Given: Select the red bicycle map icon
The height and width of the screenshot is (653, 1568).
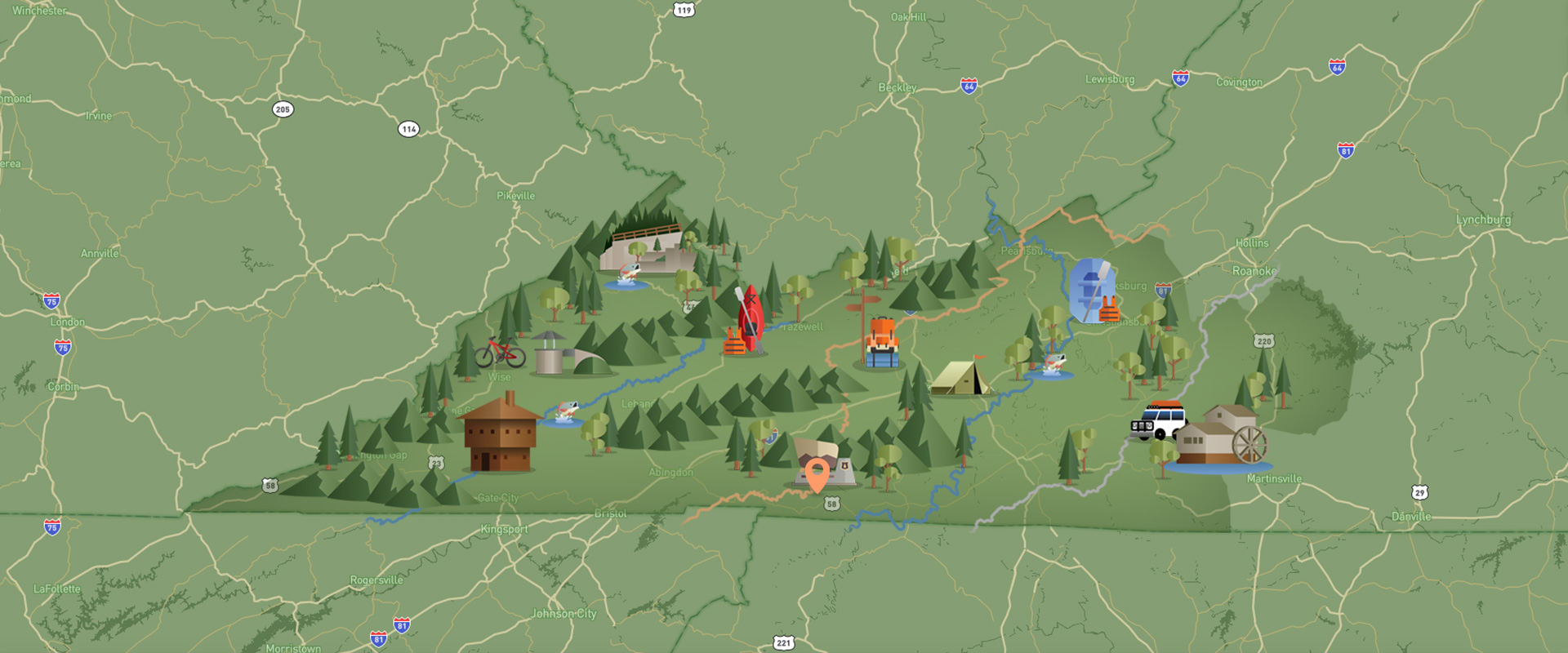Looking at the screenshot, I should (500, 352).
